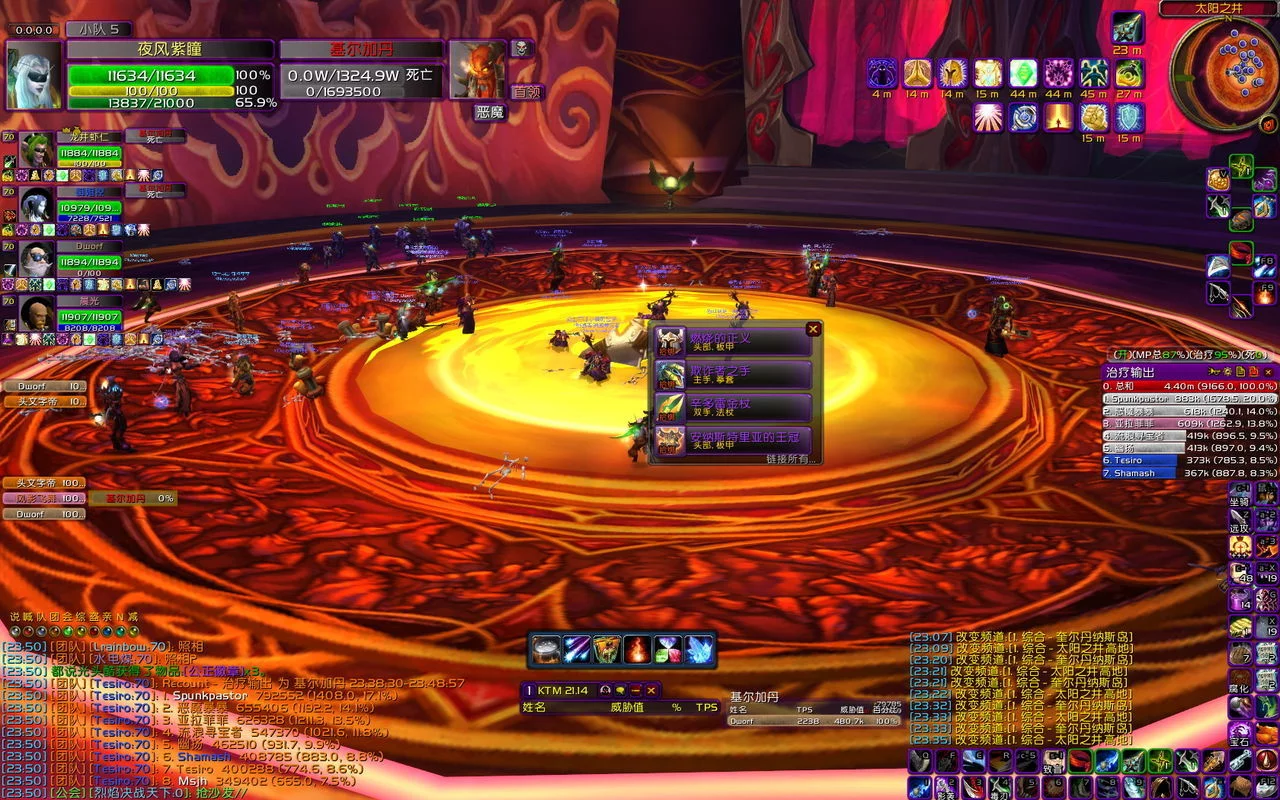This screenshot has height=800, width=1280.
Task: Select the 欺诈者之手 fist weapon loot row
Action: pos(733,375)
